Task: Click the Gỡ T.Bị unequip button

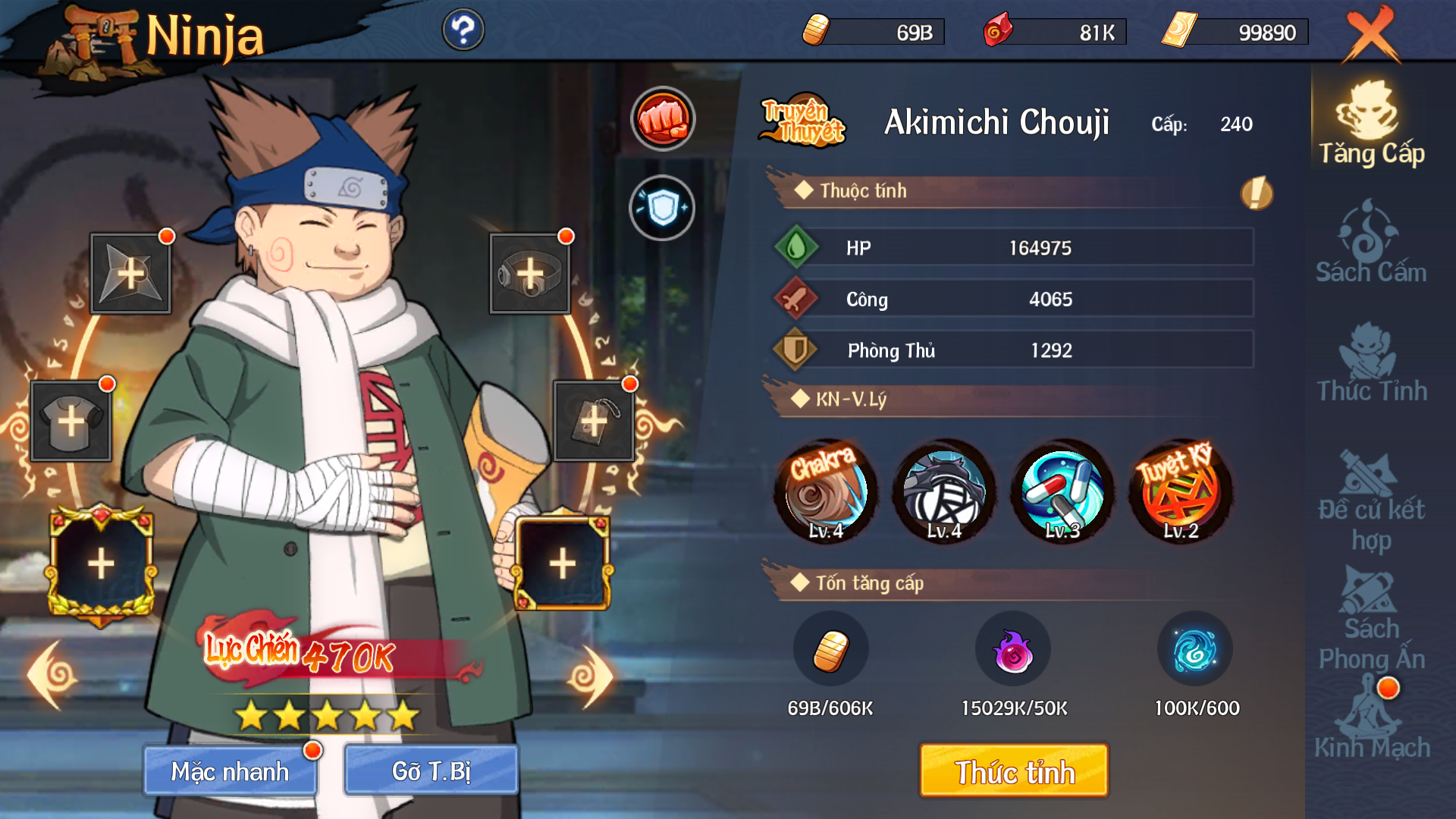Action: [431, 770]
